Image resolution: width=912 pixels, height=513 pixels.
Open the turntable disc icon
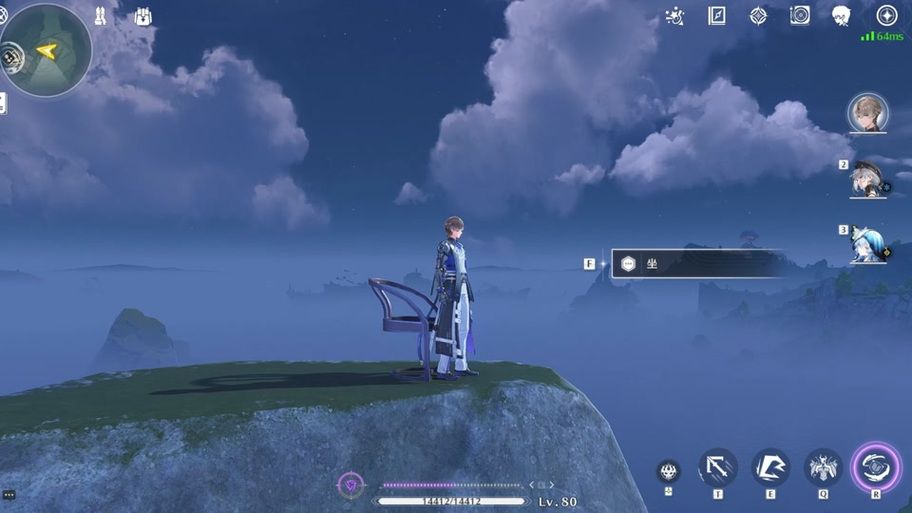(800, 15)
